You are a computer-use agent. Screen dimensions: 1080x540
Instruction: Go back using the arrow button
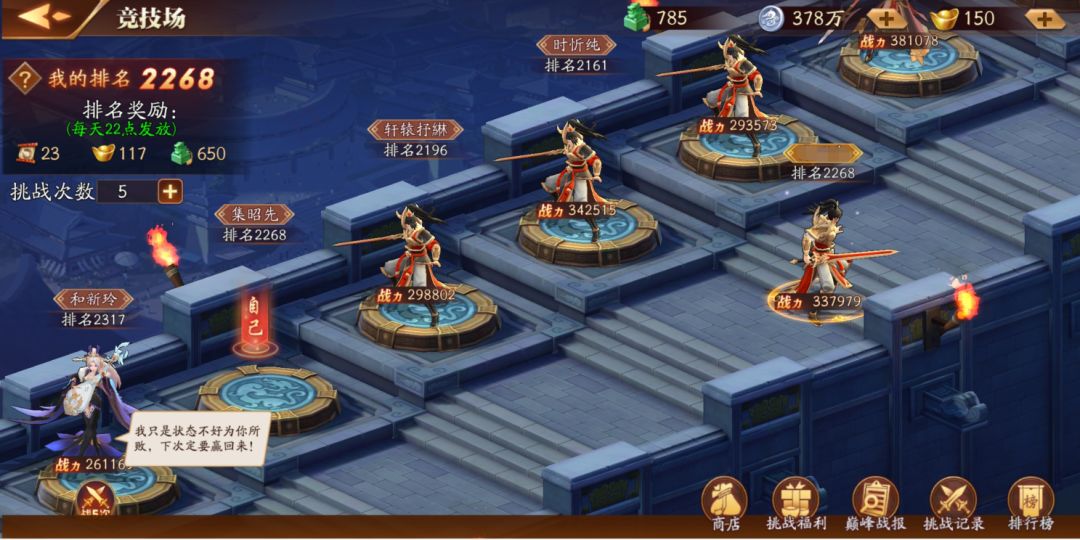point(43,17)
